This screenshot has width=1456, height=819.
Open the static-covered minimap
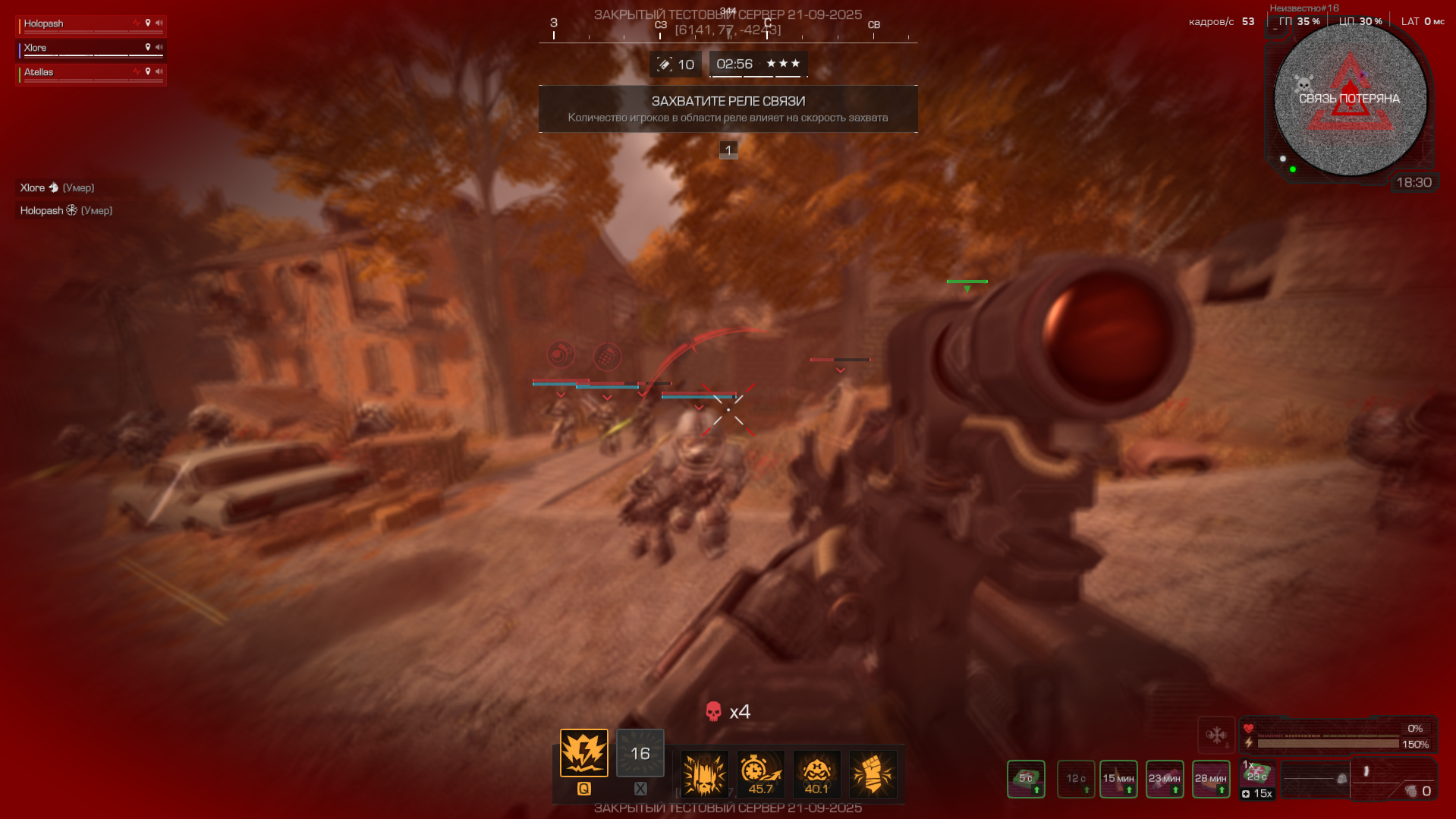1350,99
